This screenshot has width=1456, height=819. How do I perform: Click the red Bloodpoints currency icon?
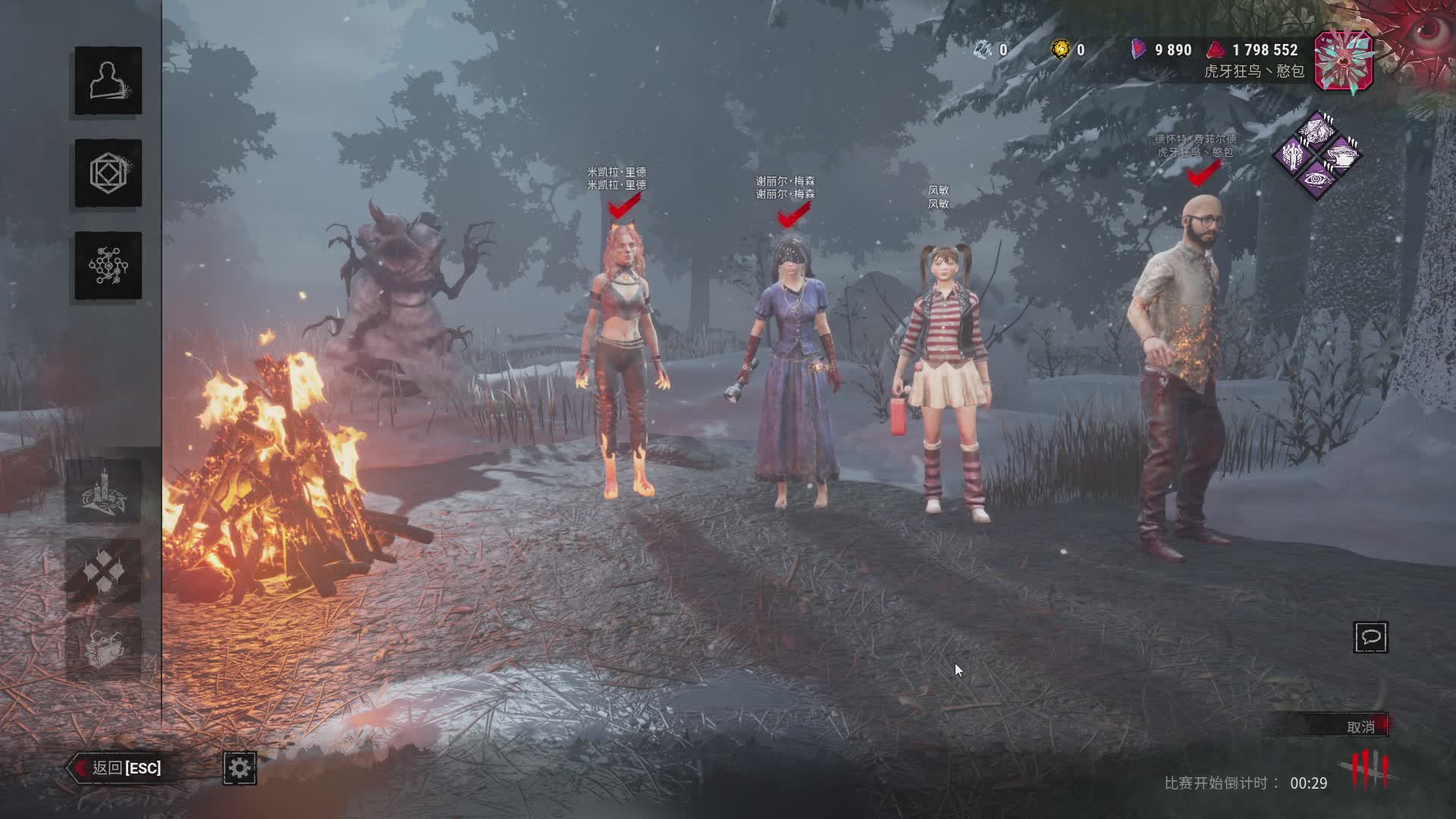pos(1216,49)
